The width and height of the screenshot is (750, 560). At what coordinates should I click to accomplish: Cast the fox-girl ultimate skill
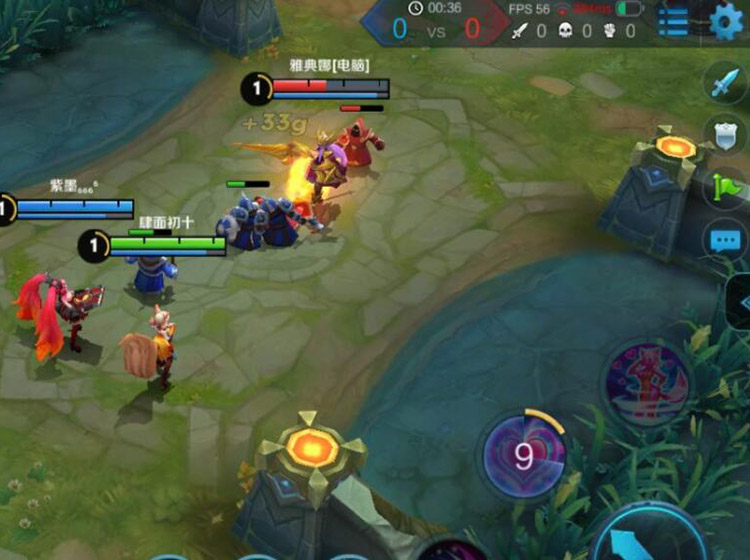[646, 384]
